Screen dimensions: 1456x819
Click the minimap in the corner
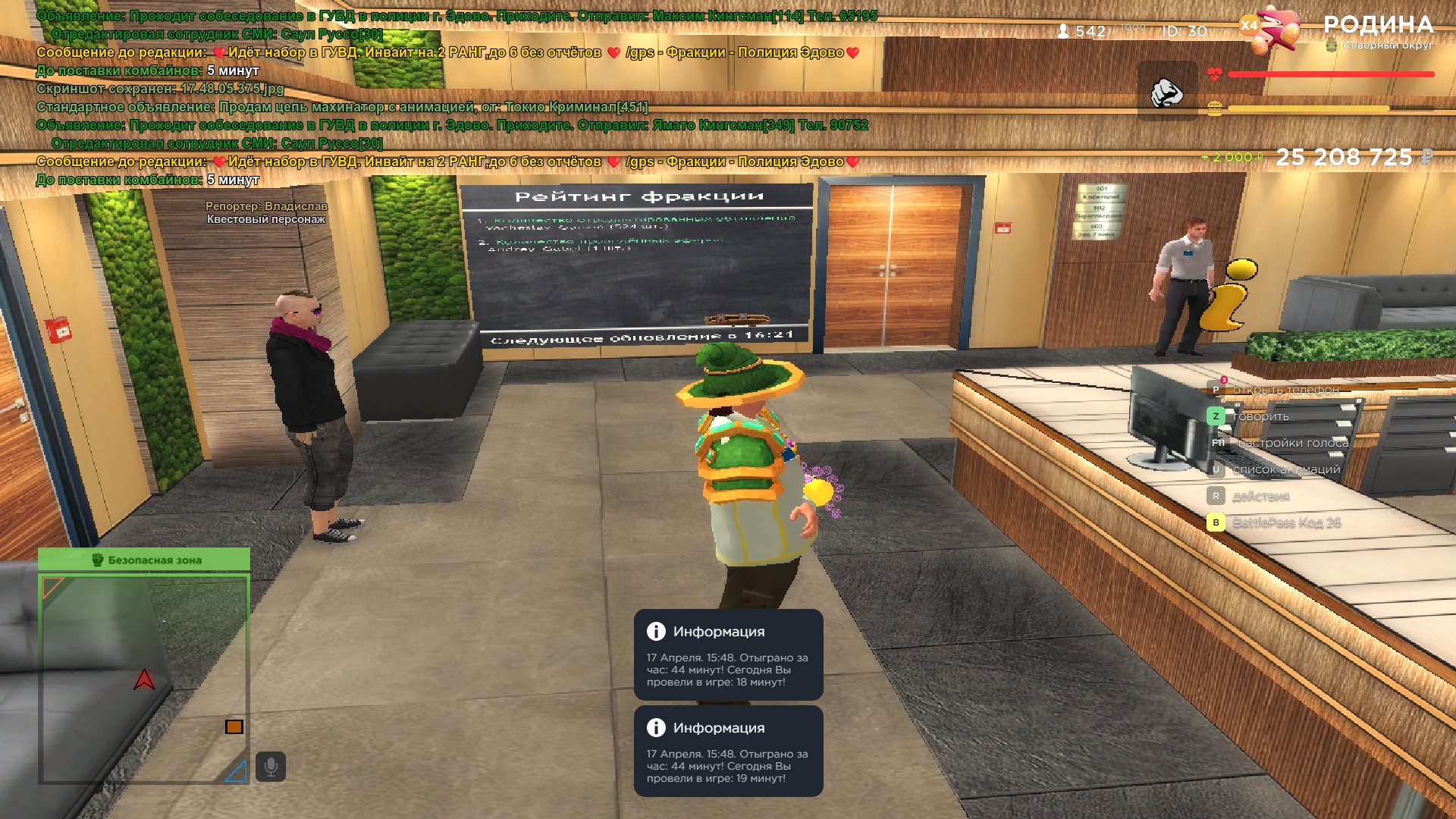(144, 679)
